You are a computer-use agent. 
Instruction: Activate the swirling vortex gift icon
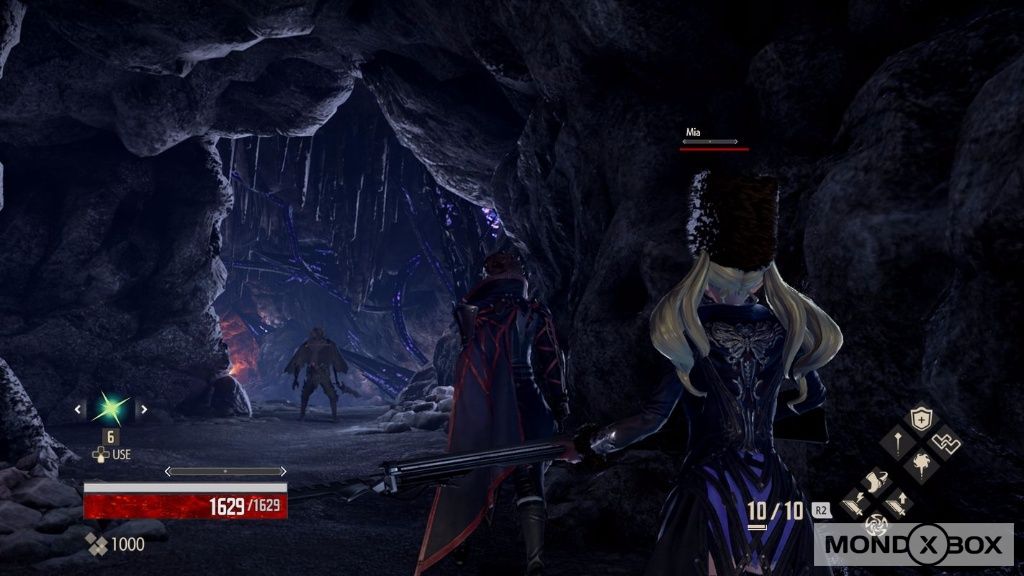(877, 524)
